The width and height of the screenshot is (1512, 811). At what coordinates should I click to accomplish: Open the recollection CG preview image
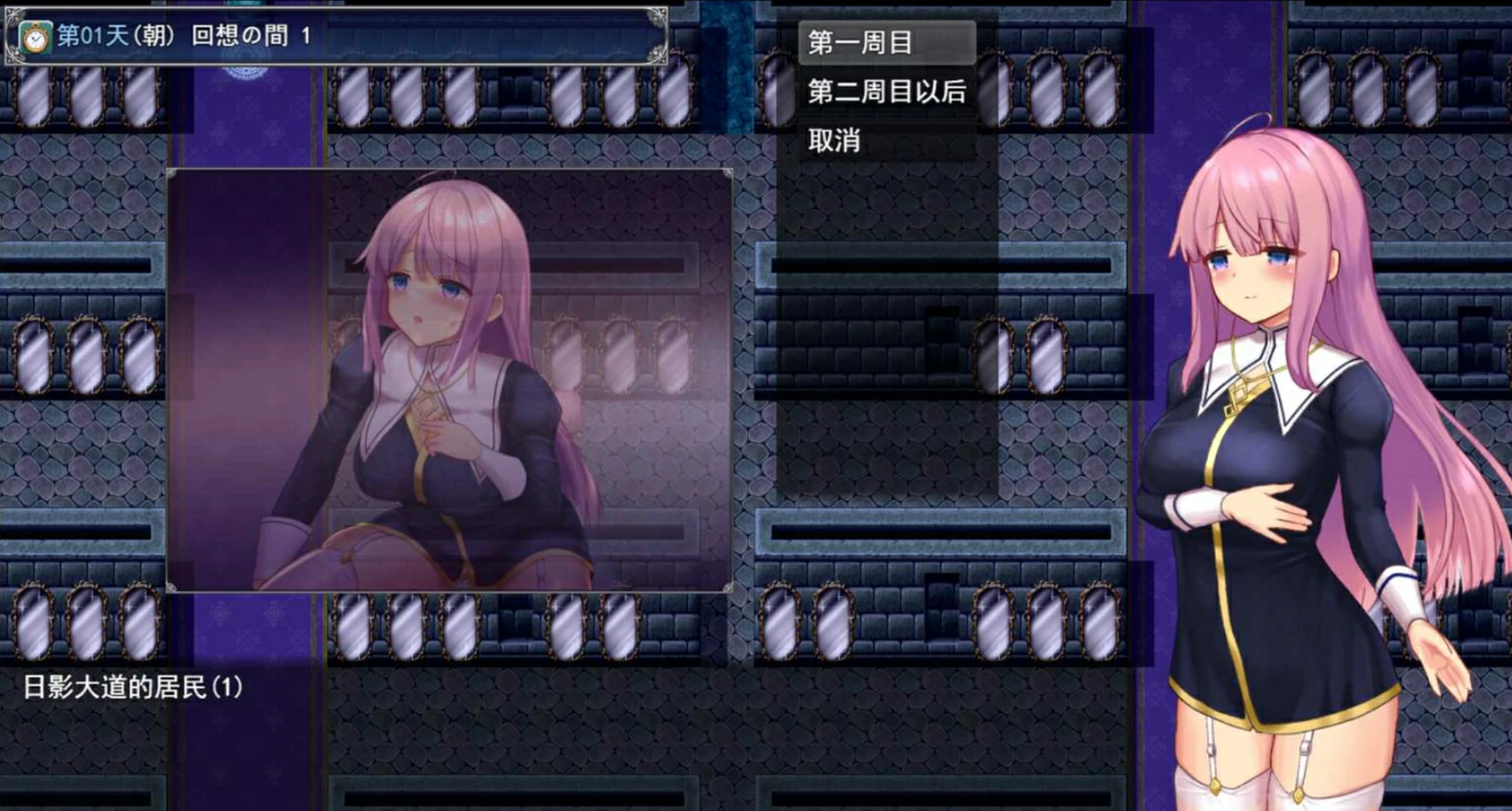pos(452,380)
